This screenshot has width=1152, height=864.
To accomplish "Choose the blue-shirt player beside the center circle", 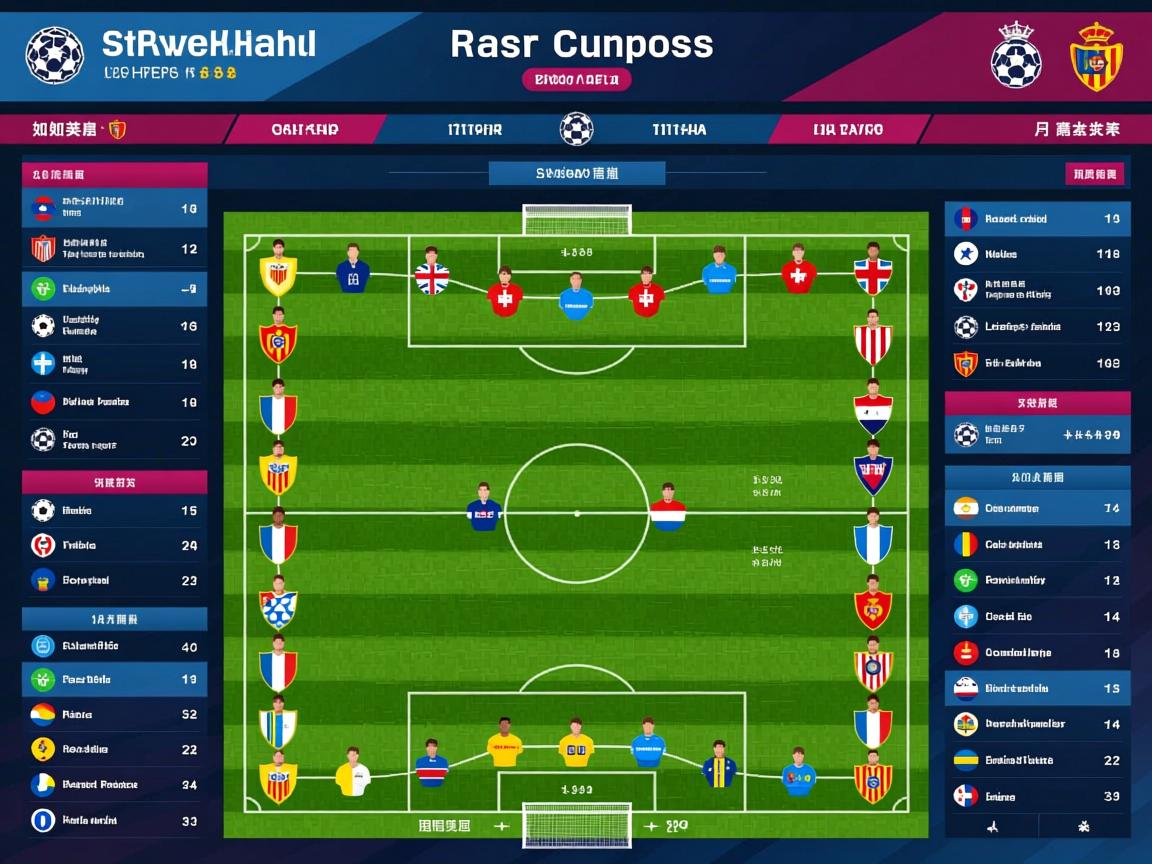I will click(x=484, y=509).
